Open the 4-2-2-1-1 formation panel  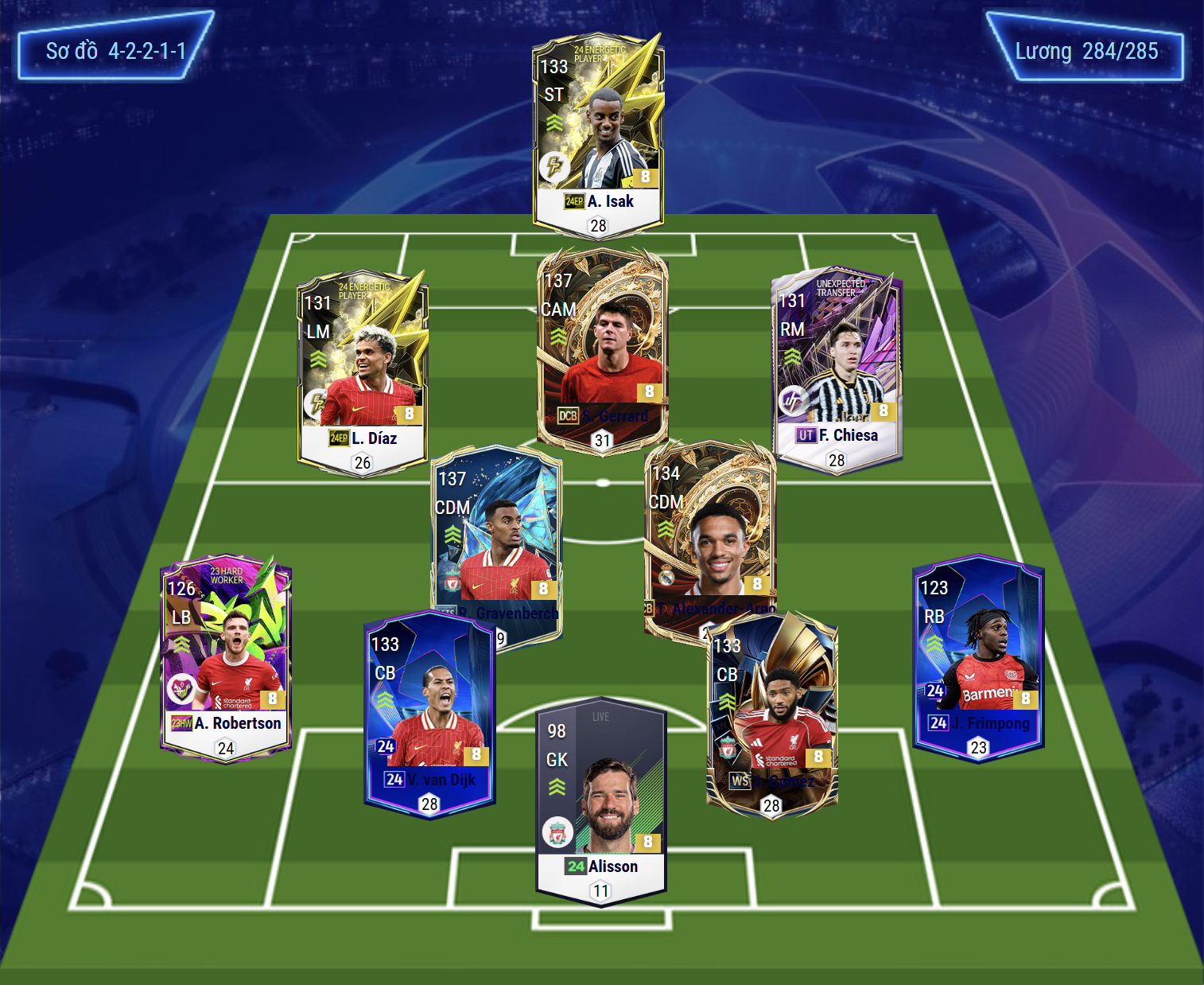[115, 51]
